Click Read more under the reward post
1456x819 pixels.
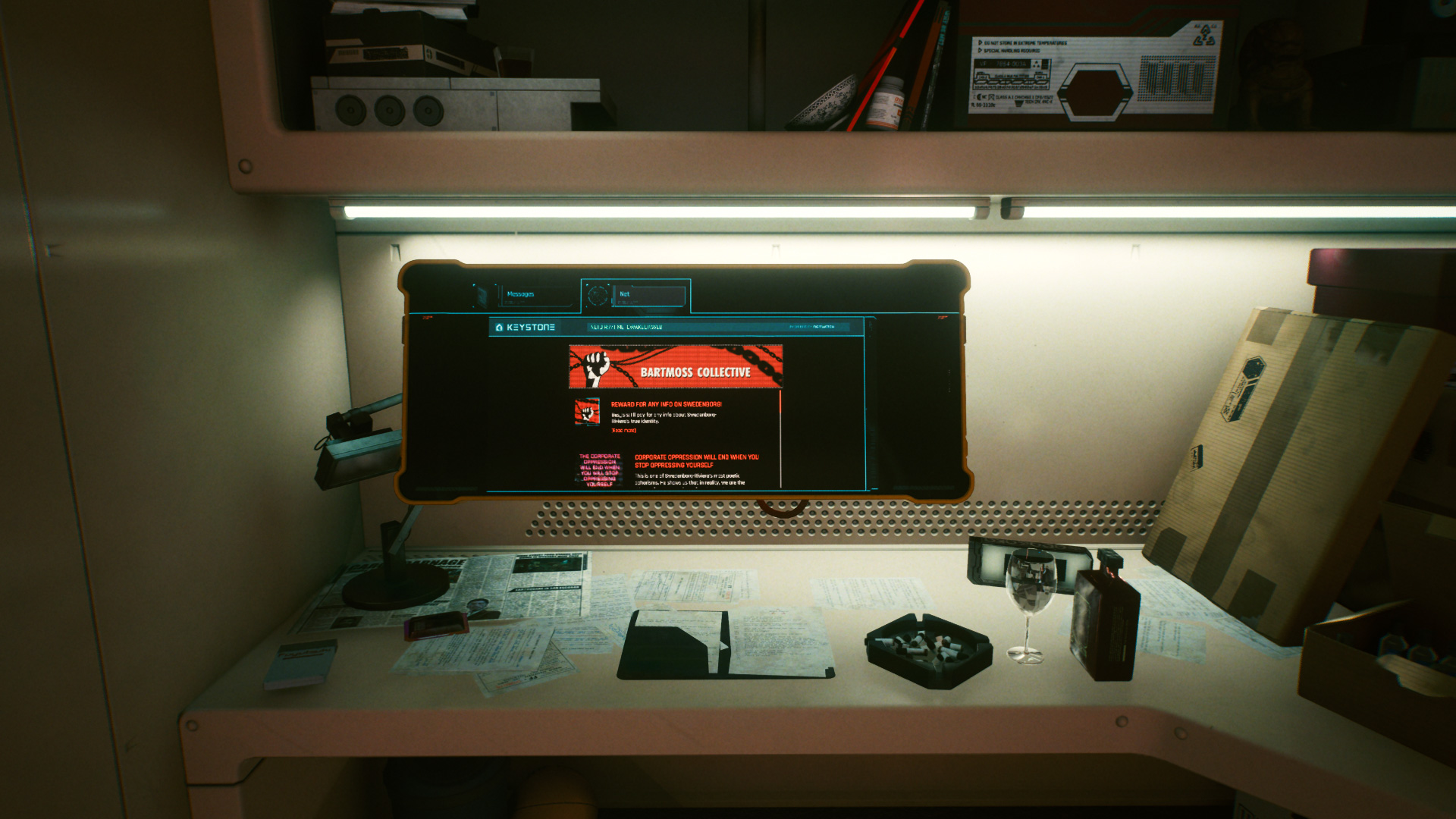[x=624, y=431]
